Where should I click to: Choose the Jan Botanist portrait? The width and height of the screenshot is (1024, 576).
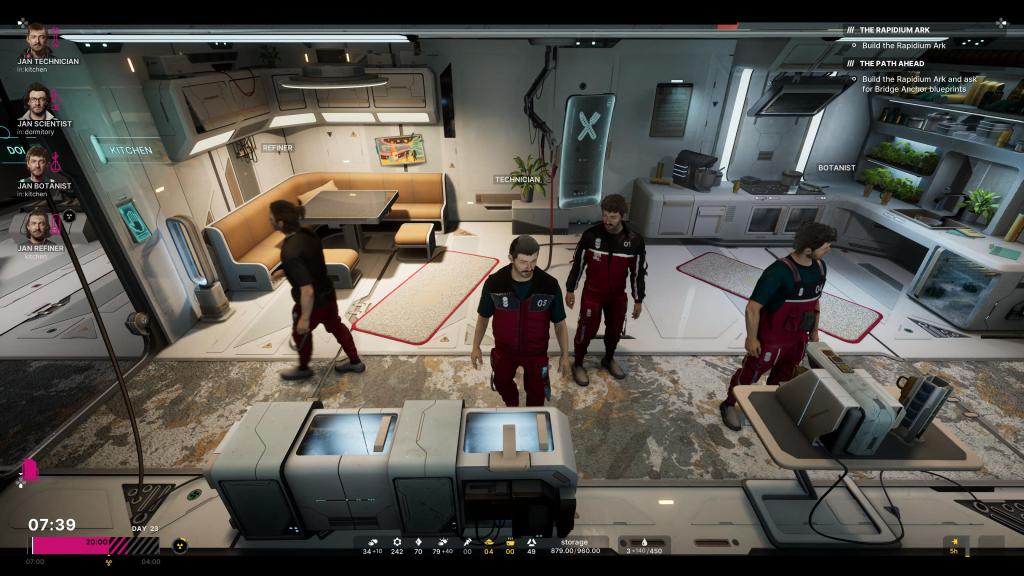click(36, 162)
